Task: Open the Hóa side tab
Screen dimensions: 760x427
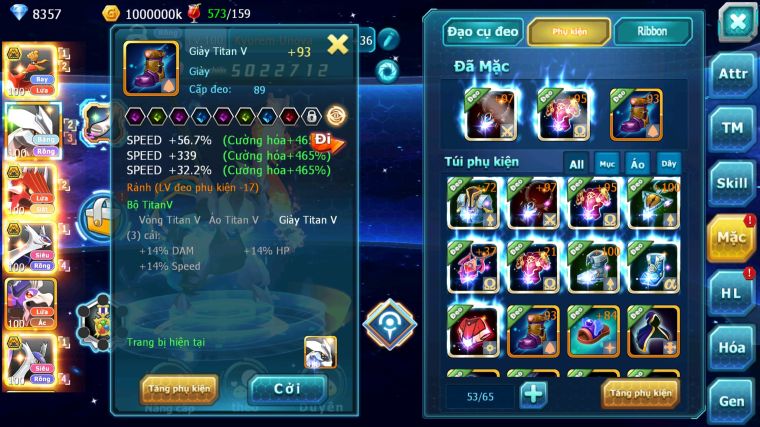Action: [x=731, y=347]
